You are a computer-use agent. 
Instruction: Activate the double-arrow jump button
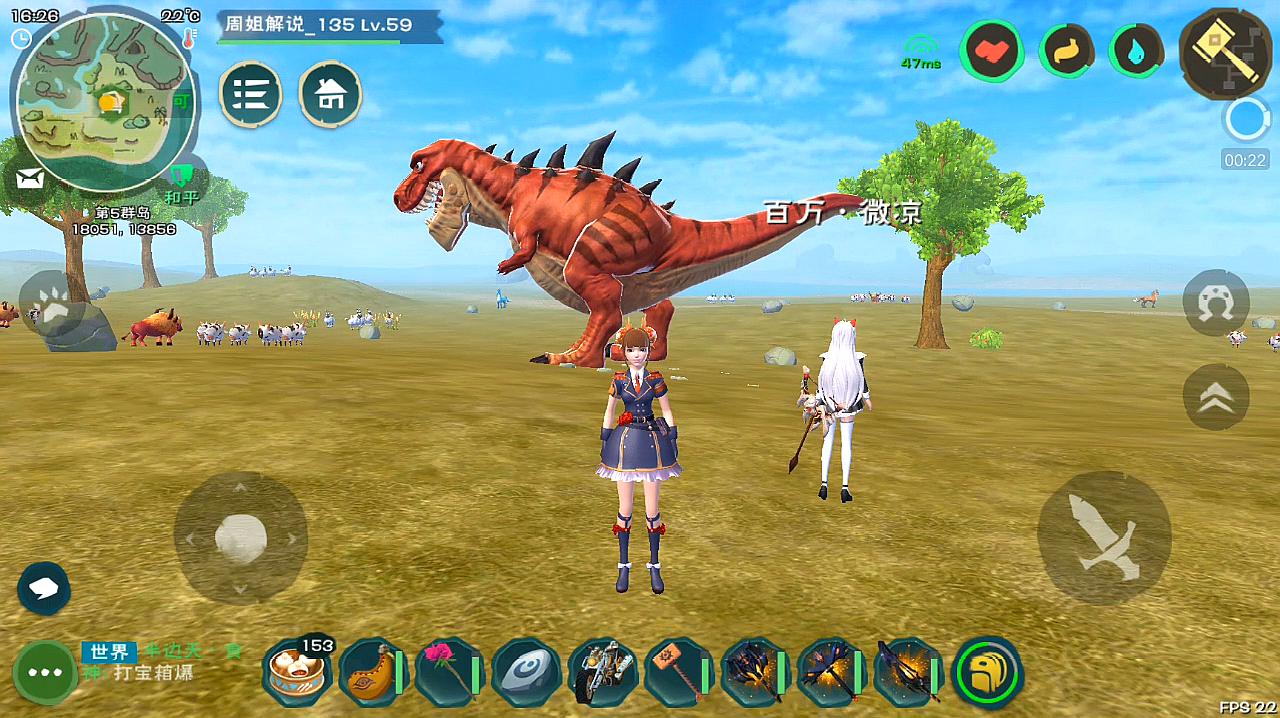[1215, 397]
